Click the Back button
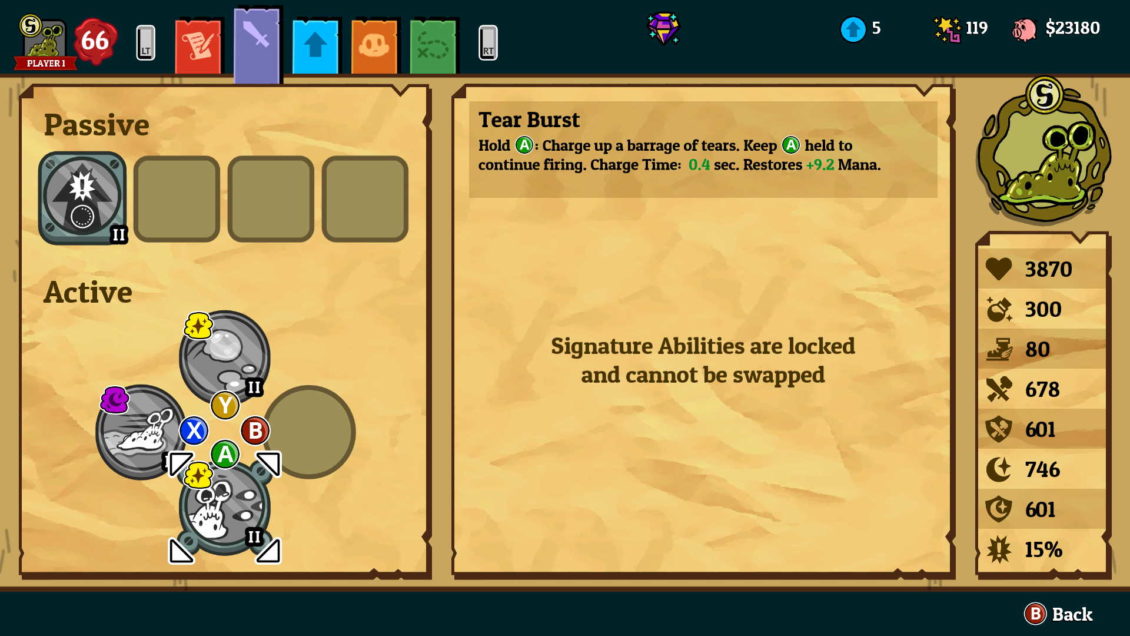1130x636 pixels. (1058, 614)
